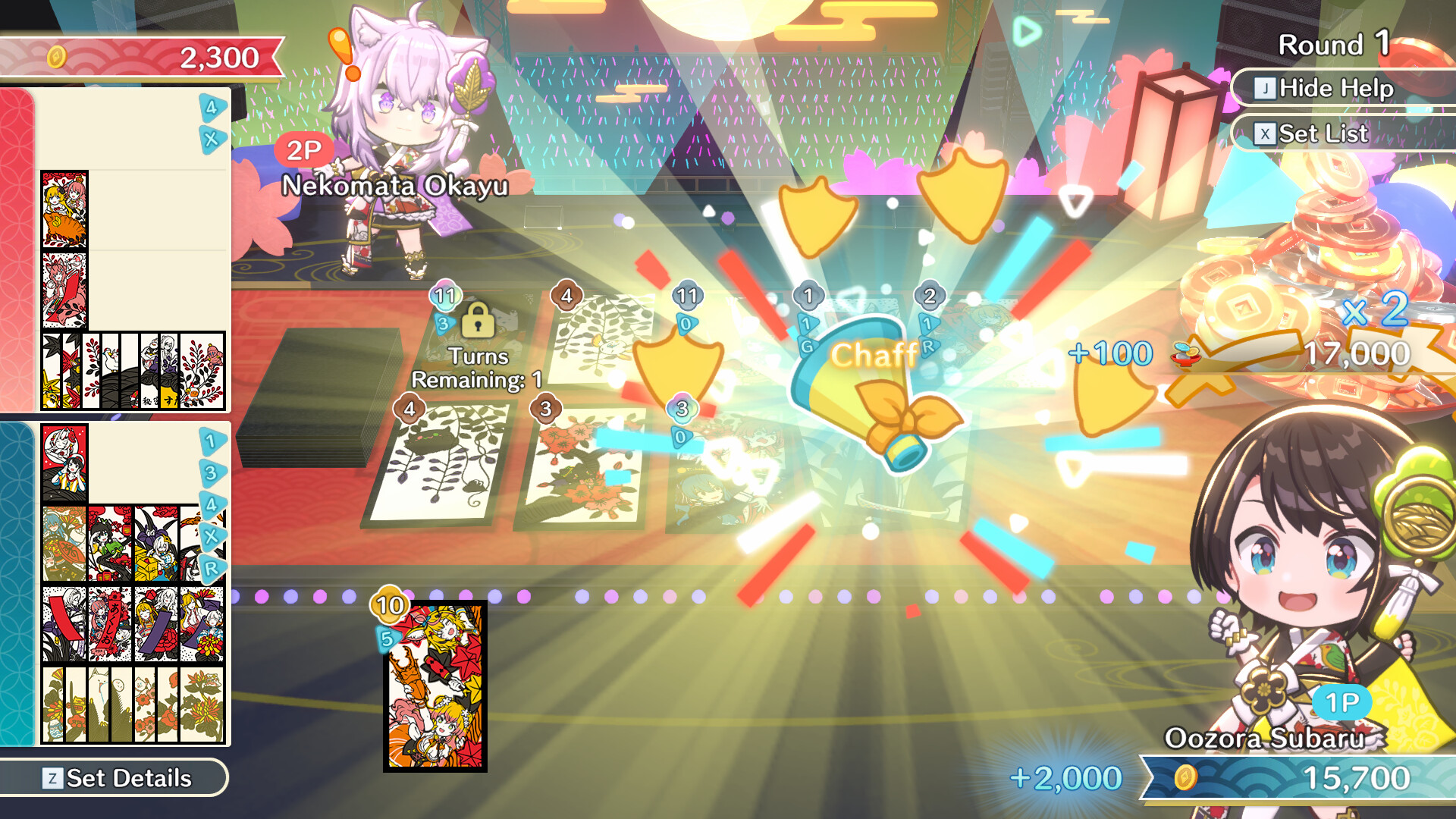Select the Round 1 header
1456x819 pixels.
1333,43
